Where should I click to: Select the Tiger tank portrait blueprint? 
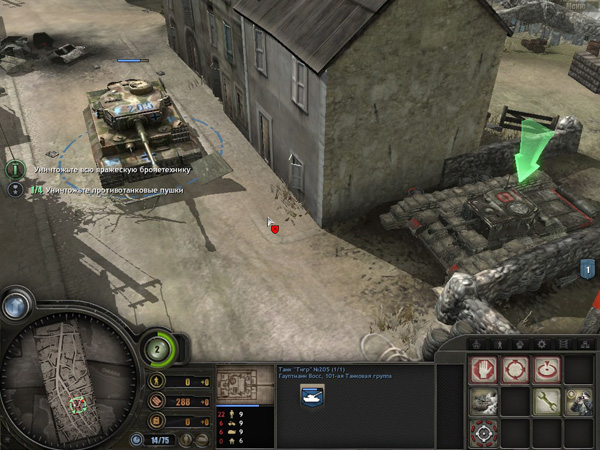[238, 385]
